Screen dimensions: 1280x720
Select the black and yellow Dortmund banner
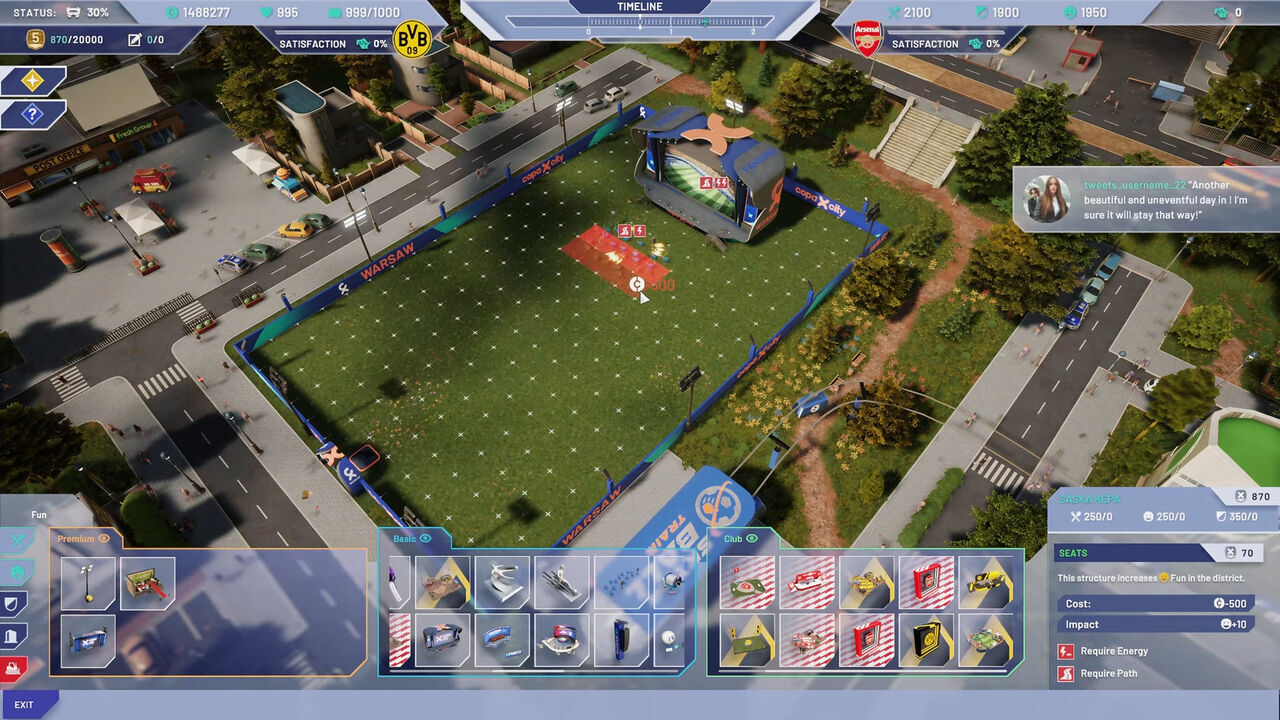click(x=925, y=641)
